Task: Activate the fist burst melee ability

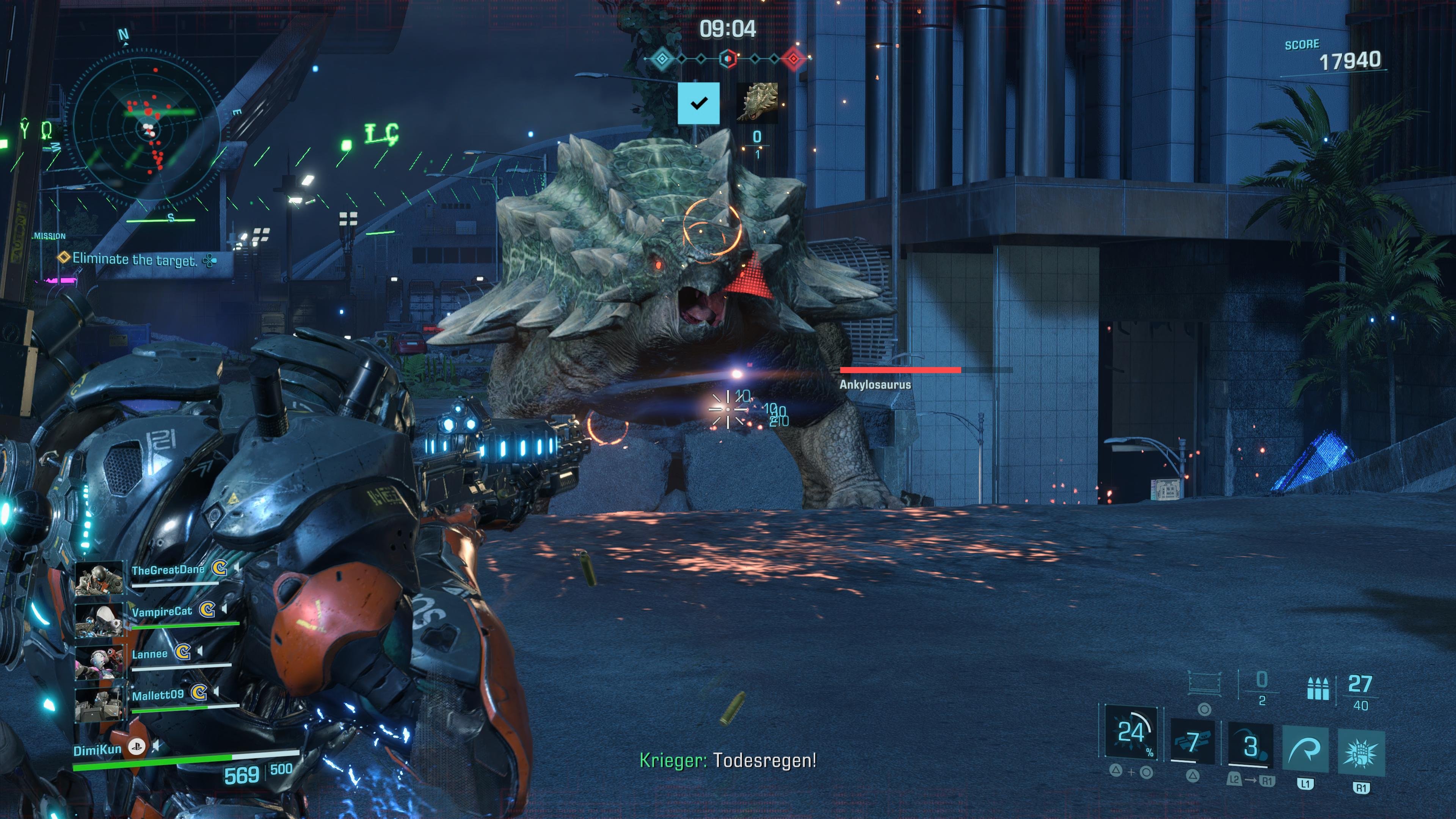Action: [x=1361, y=753]
